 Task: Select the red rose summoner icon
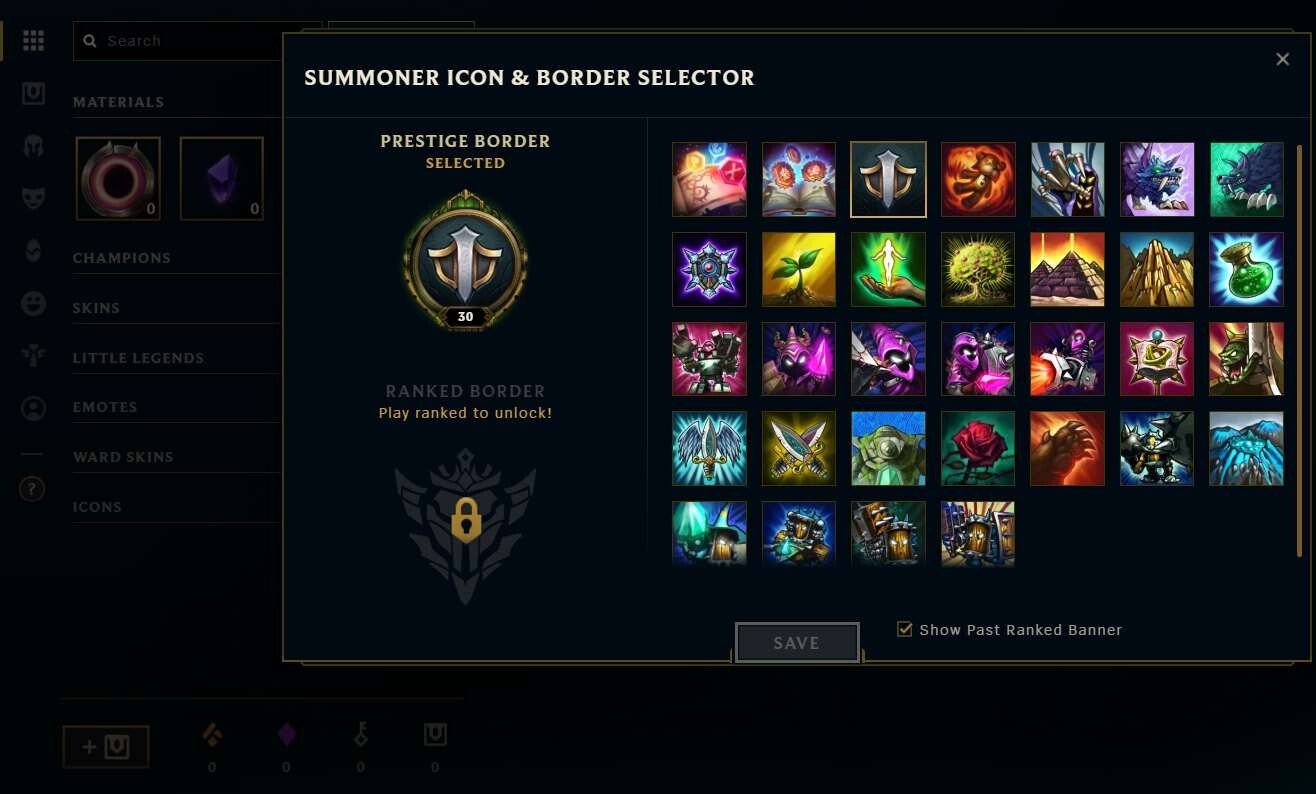pos(977,448)
